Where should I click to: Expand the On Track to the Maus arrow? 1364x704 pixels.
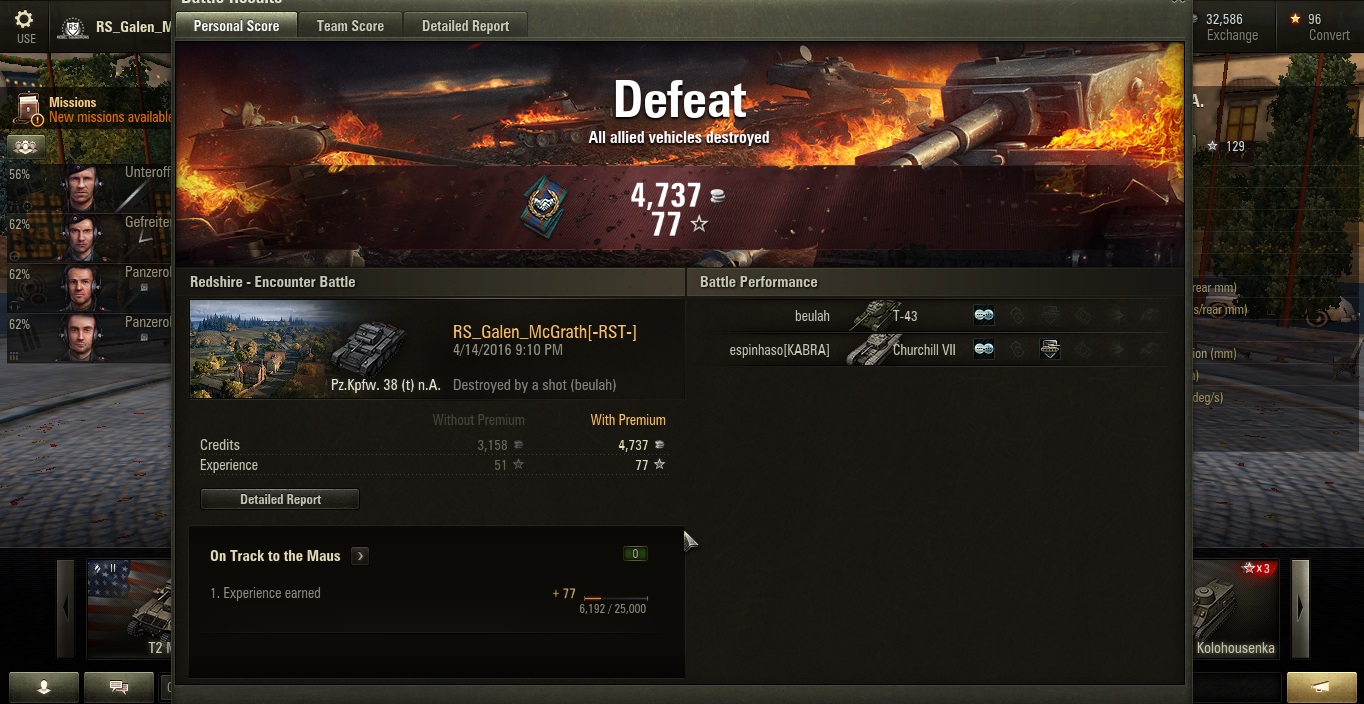tap(360, 556)
